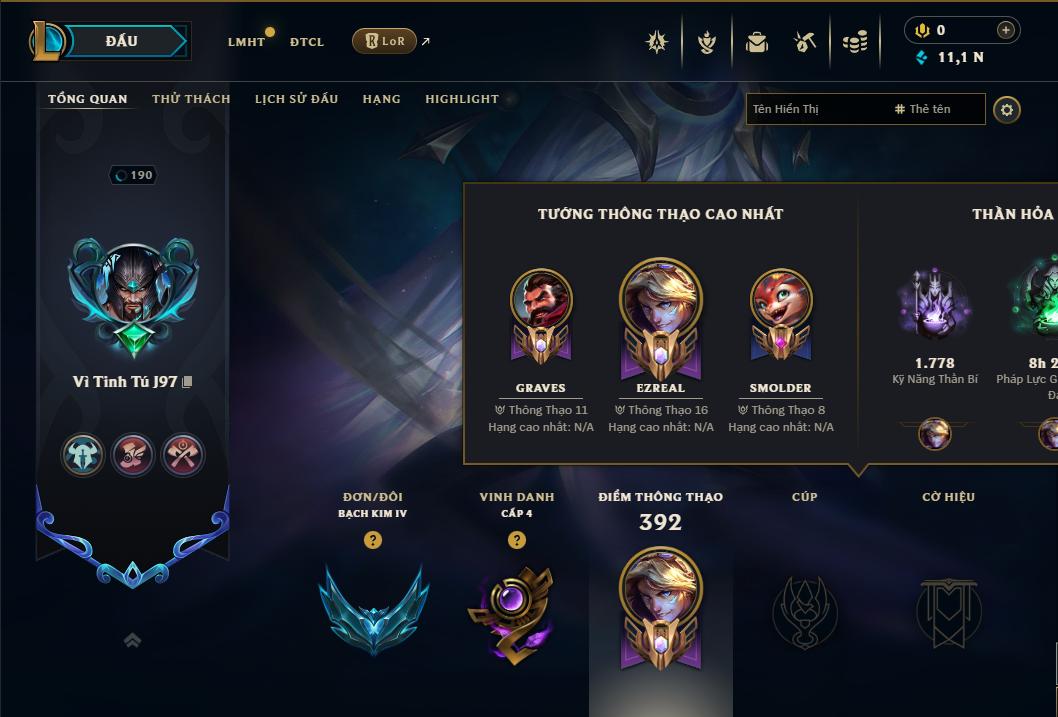Switch to the ĐTCL game tab

click(307, 42)
